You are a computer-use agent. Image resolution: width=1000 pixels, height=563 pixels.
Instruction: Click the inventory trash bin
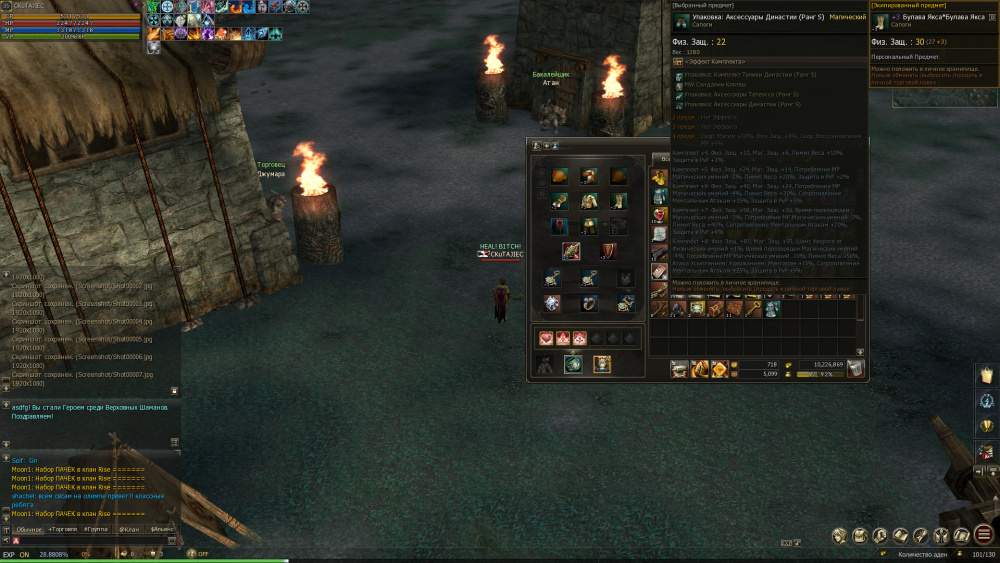tap(856, 369)
